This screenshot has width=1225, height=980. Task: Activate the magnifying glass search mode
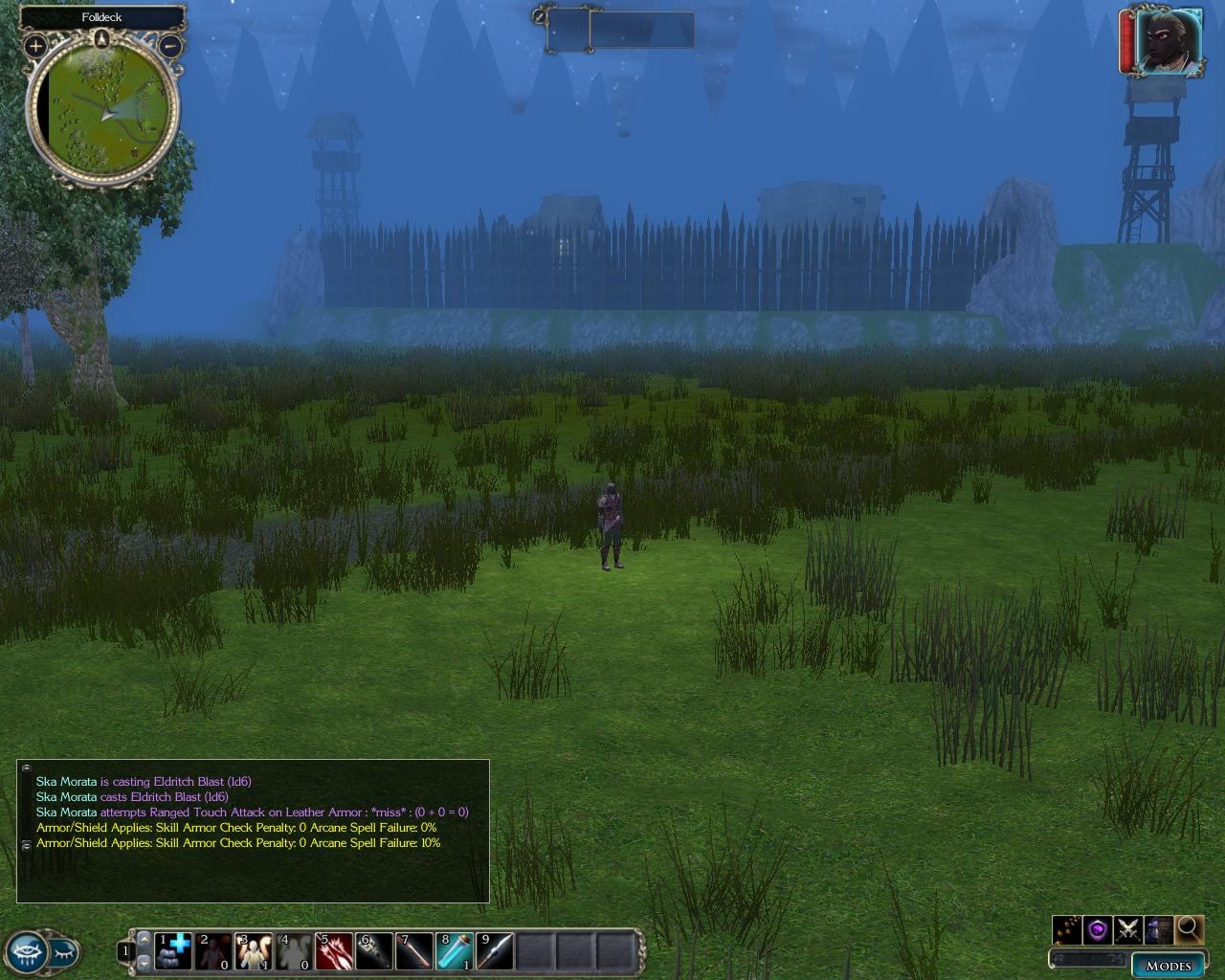tap(1189, 928)
